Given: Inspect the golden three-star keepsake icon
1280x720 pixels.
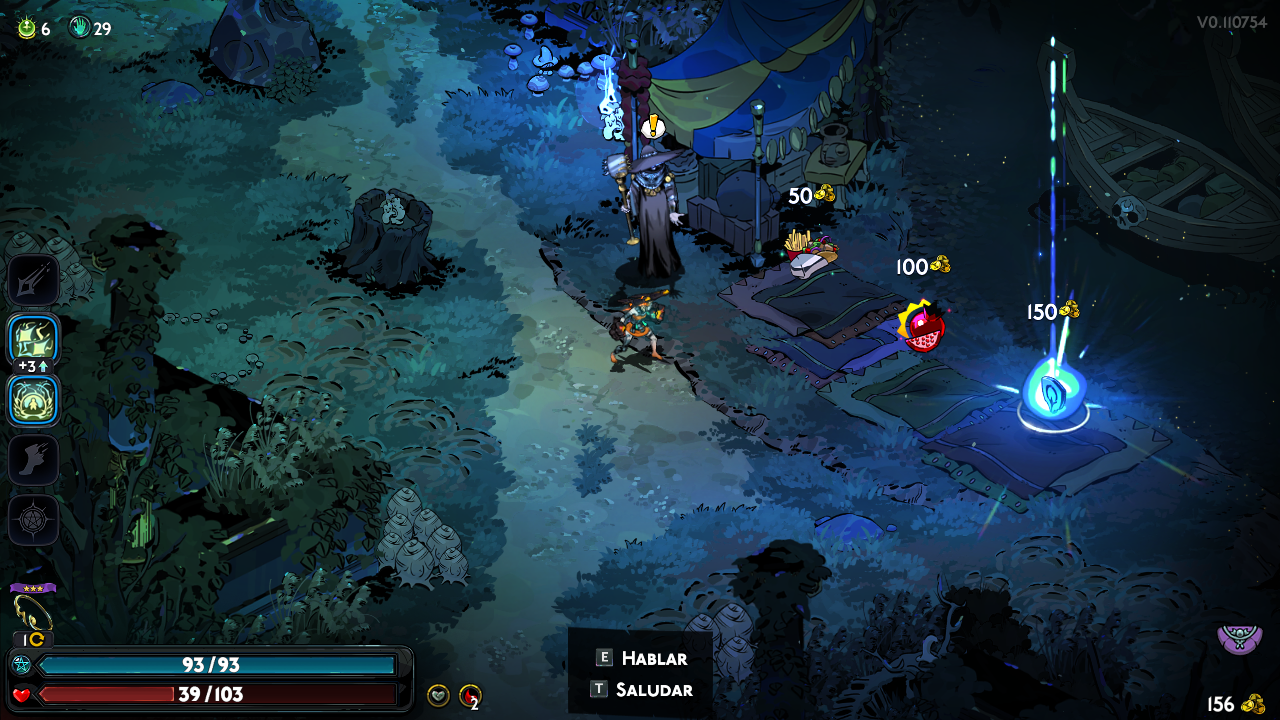Looking at the screenshot, I should 33,610.
